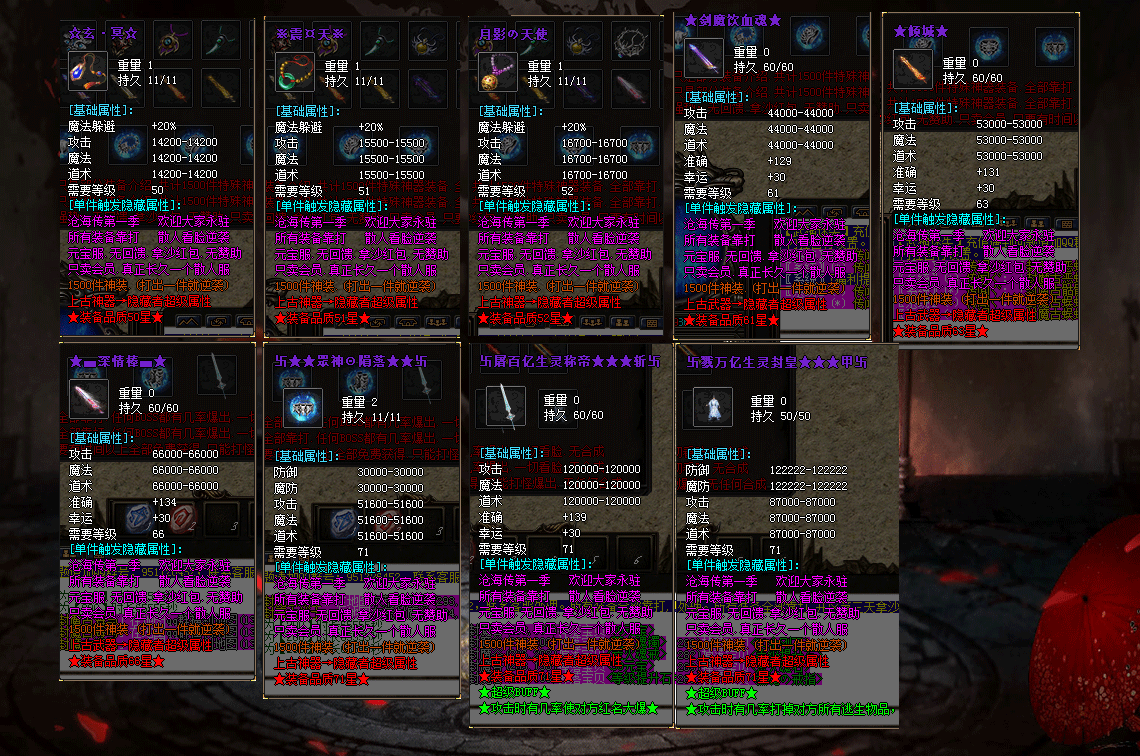Pick the 倾城 orange blade icon
This screenshot has width=1140, height=756.
pos(912,69)
